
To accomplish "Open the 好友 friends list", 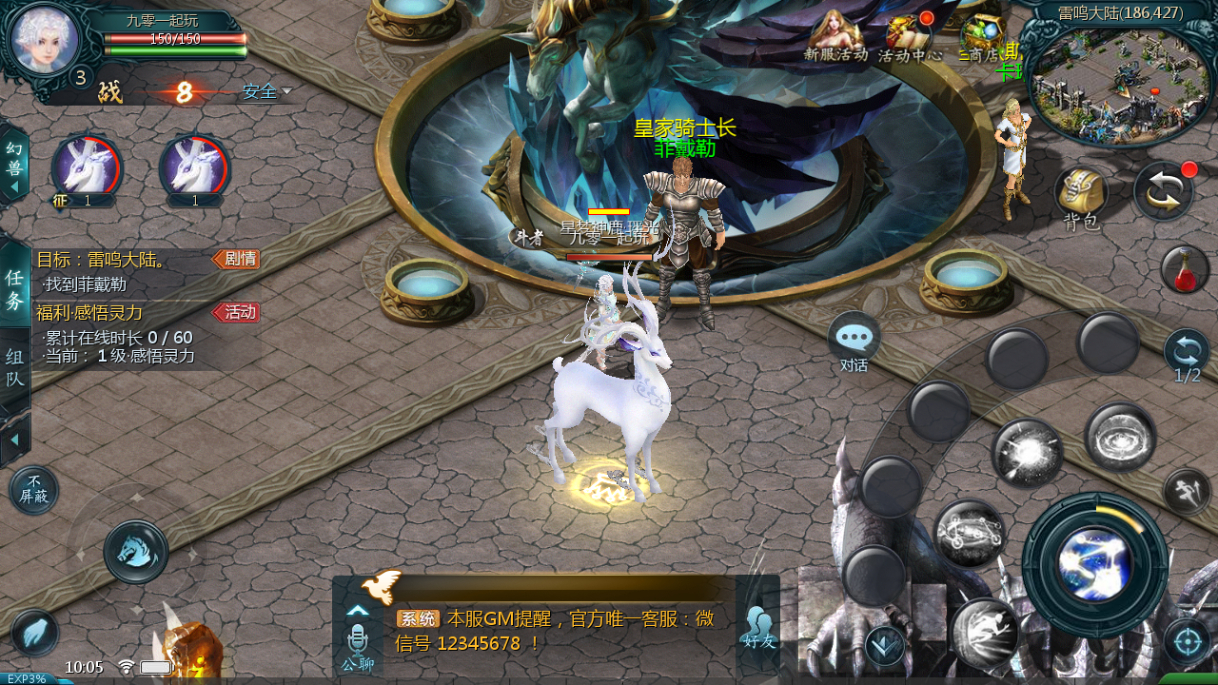I will (x=758, y=626).
